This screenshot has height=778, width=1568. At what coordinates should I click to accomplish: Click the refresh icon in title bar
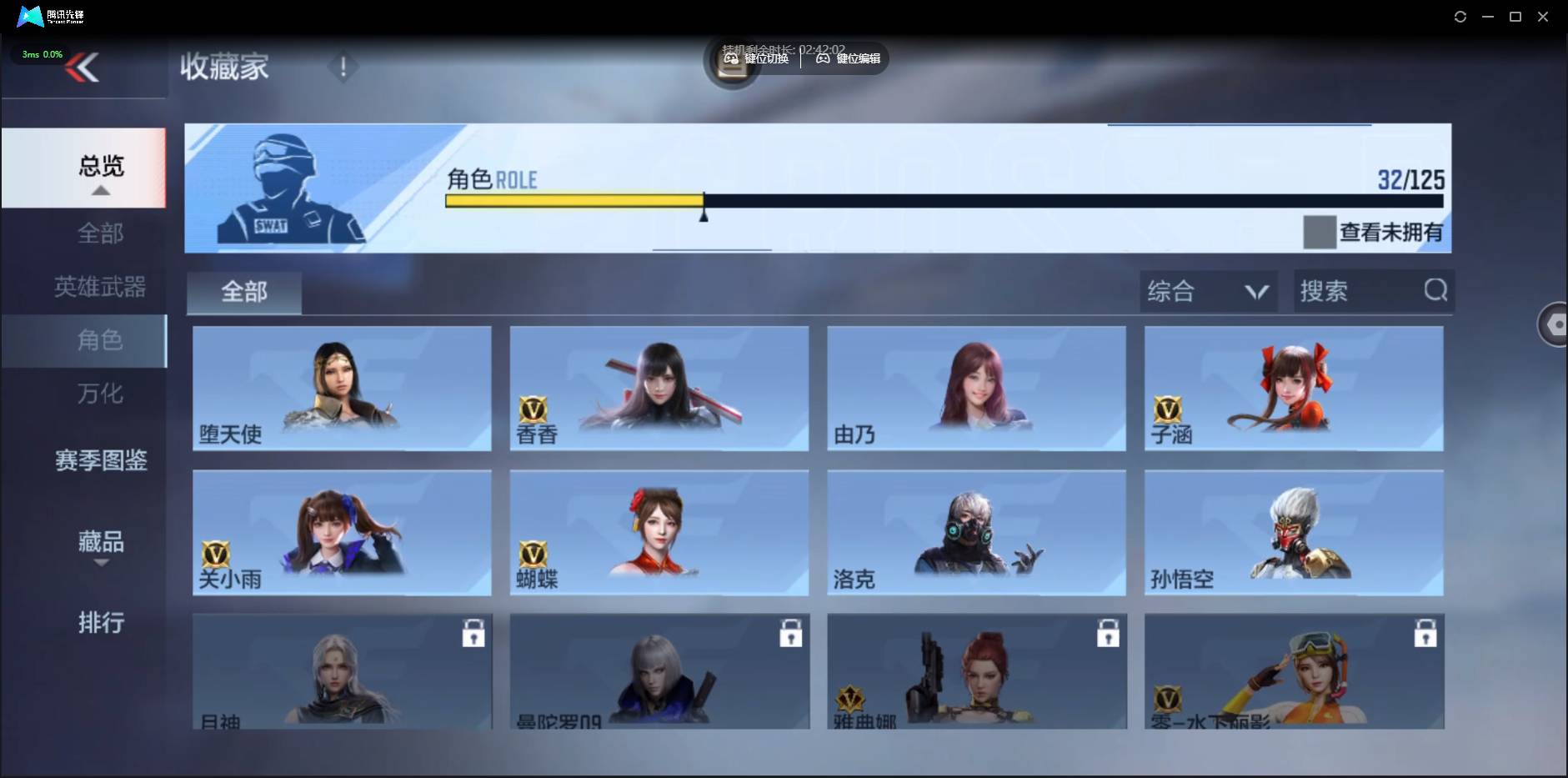[1460, 16]
